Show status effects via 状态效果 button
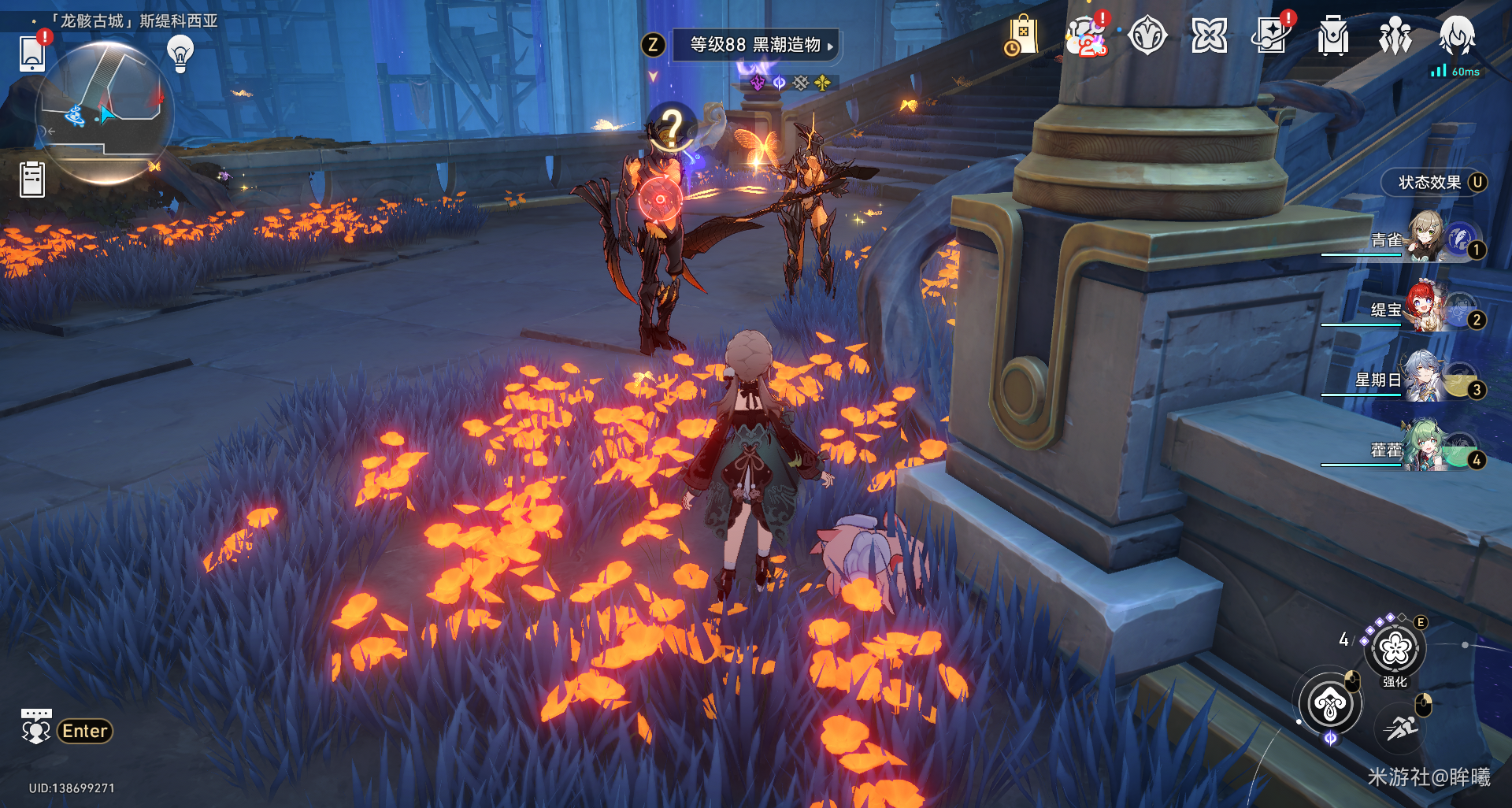Screen dimensions: 1512x808 [1433, 183]
